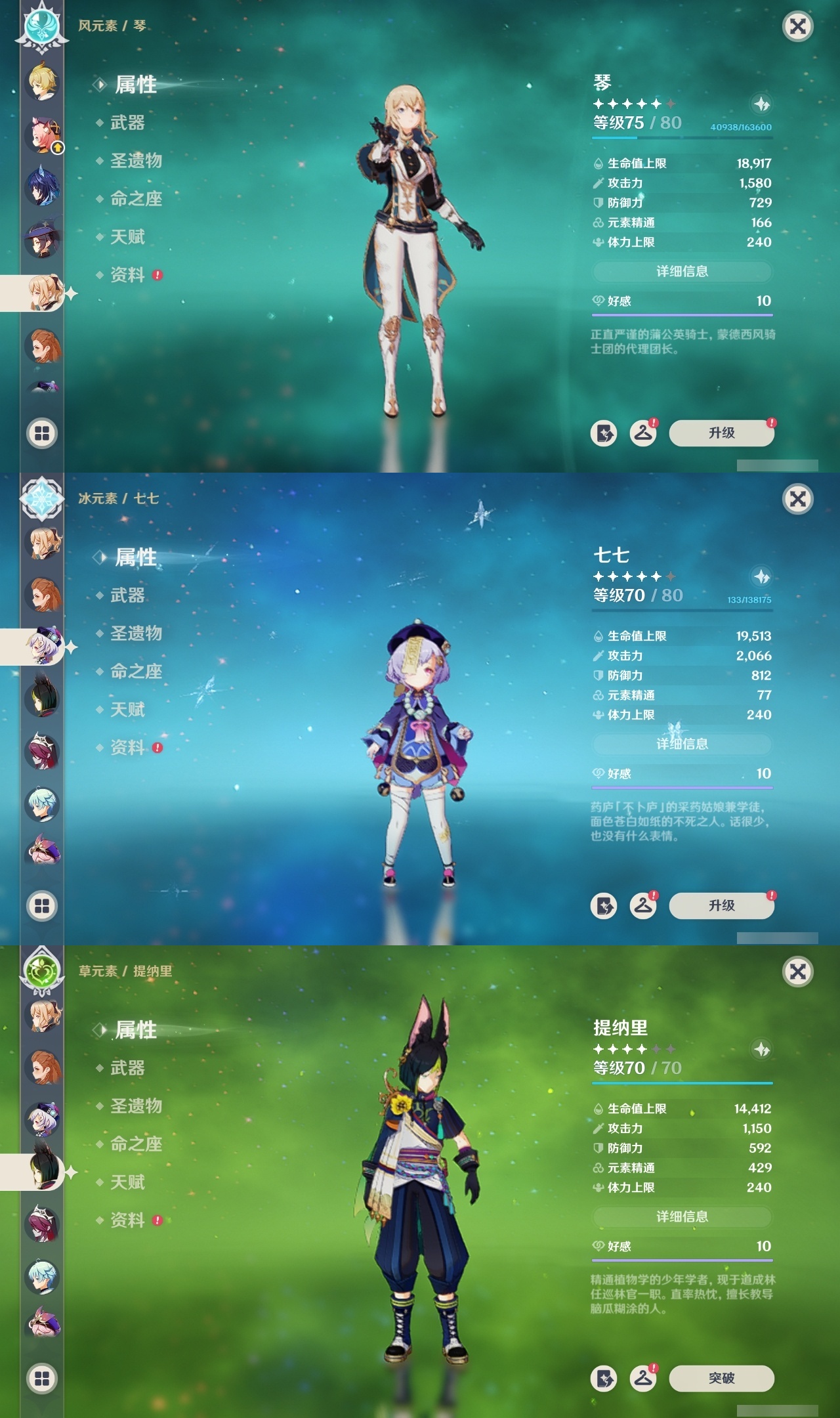Screen dimensions: 840x1418
Task: Switch to the 武器 (Weapons) tab
Action: [129, 123]
